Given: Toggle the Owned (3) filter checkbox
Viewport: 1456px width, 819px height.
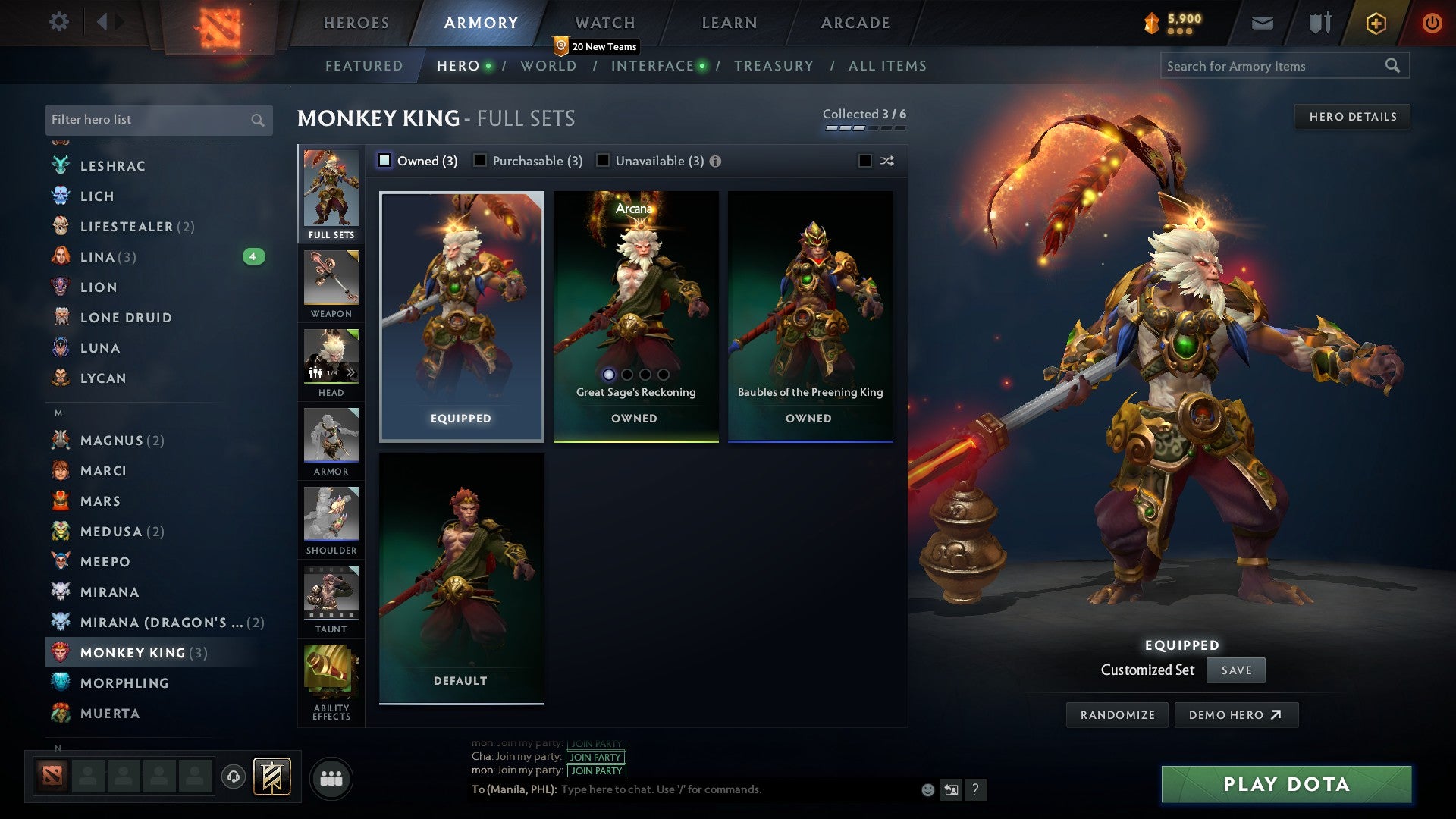Looking at the screenshot, I should (386, 161).
